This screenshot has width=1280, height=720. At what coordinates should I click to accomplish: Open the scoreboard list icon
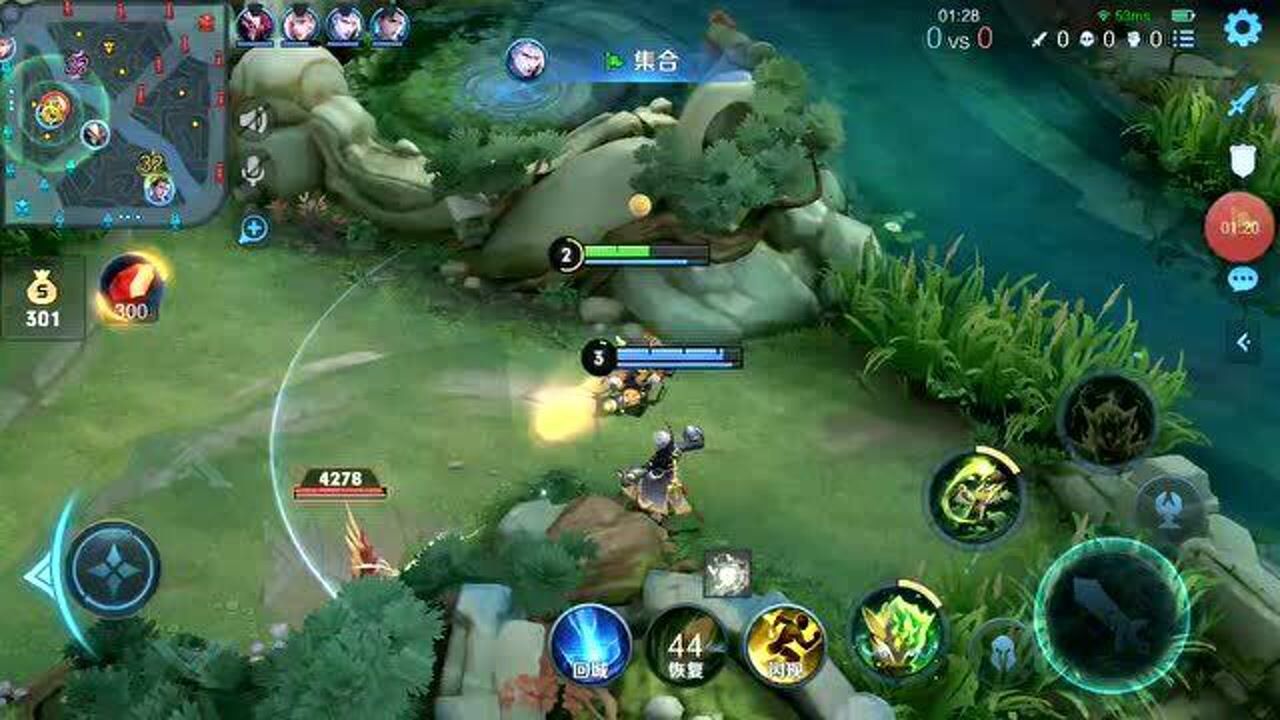pyautogui.click(x=1184, y=39)
